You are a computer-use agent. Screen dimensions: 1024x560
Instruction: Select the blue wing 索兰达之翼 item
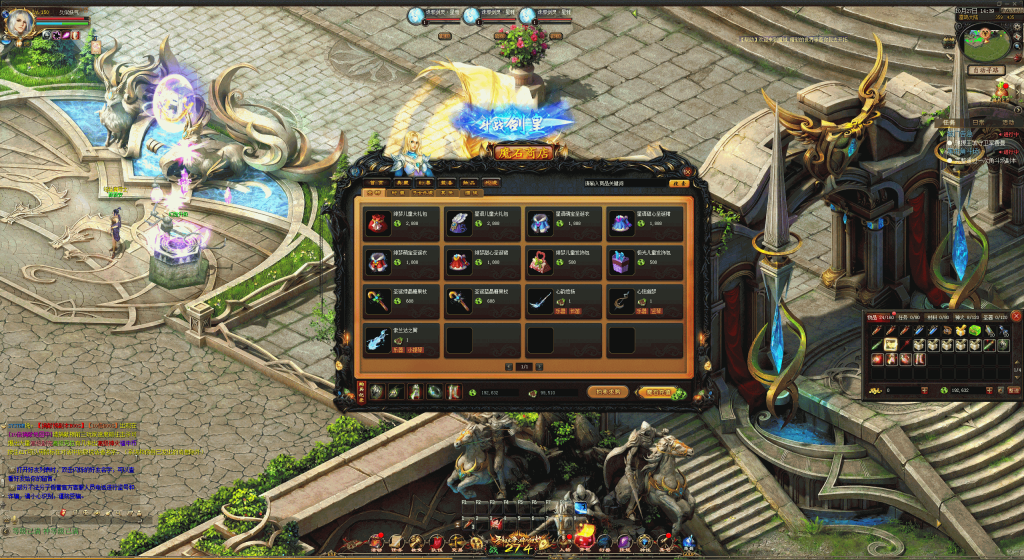point(379,339)
